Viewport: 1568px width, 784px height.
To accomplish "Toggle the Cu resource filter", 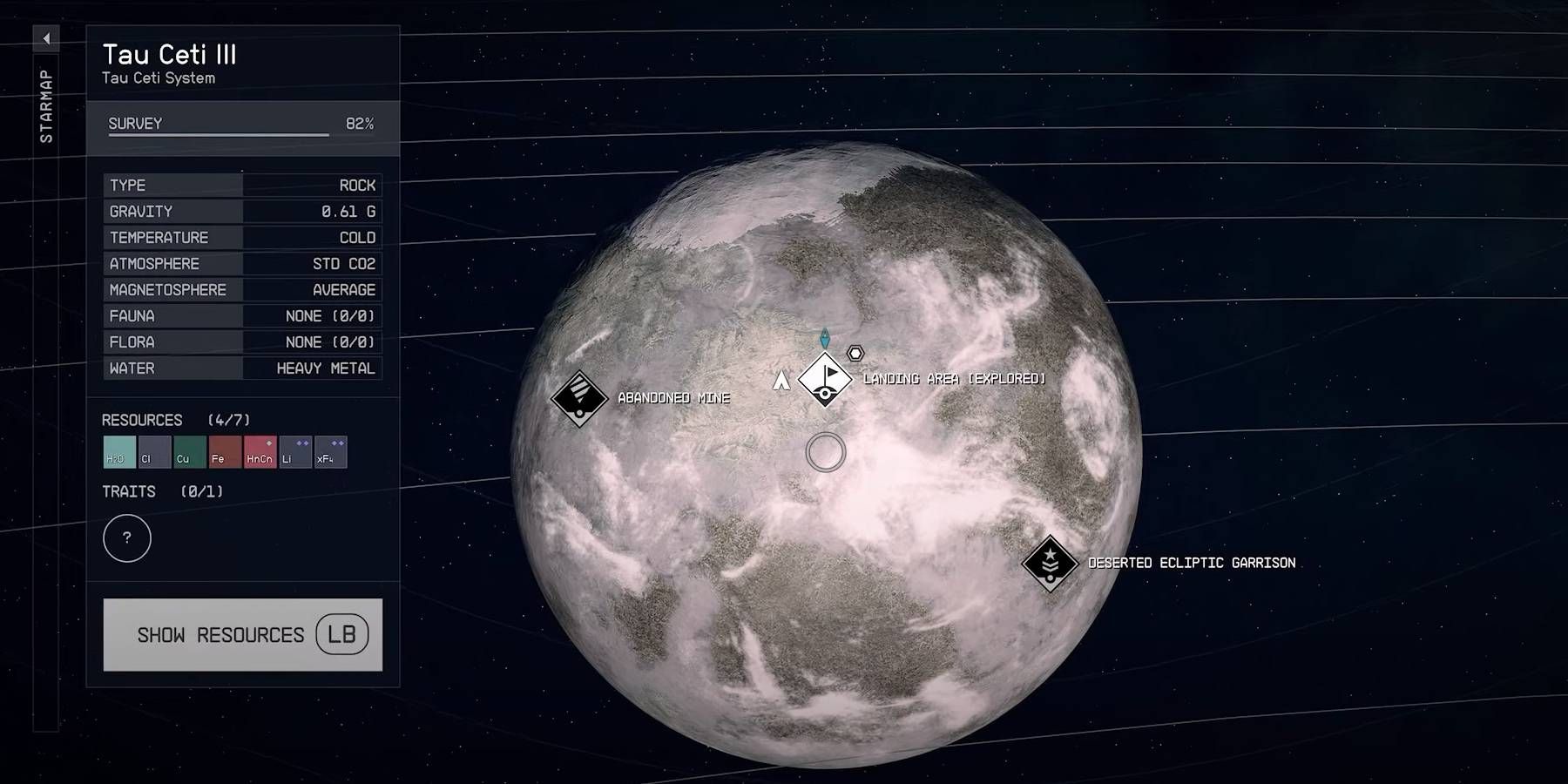I will tap(188, 452).
